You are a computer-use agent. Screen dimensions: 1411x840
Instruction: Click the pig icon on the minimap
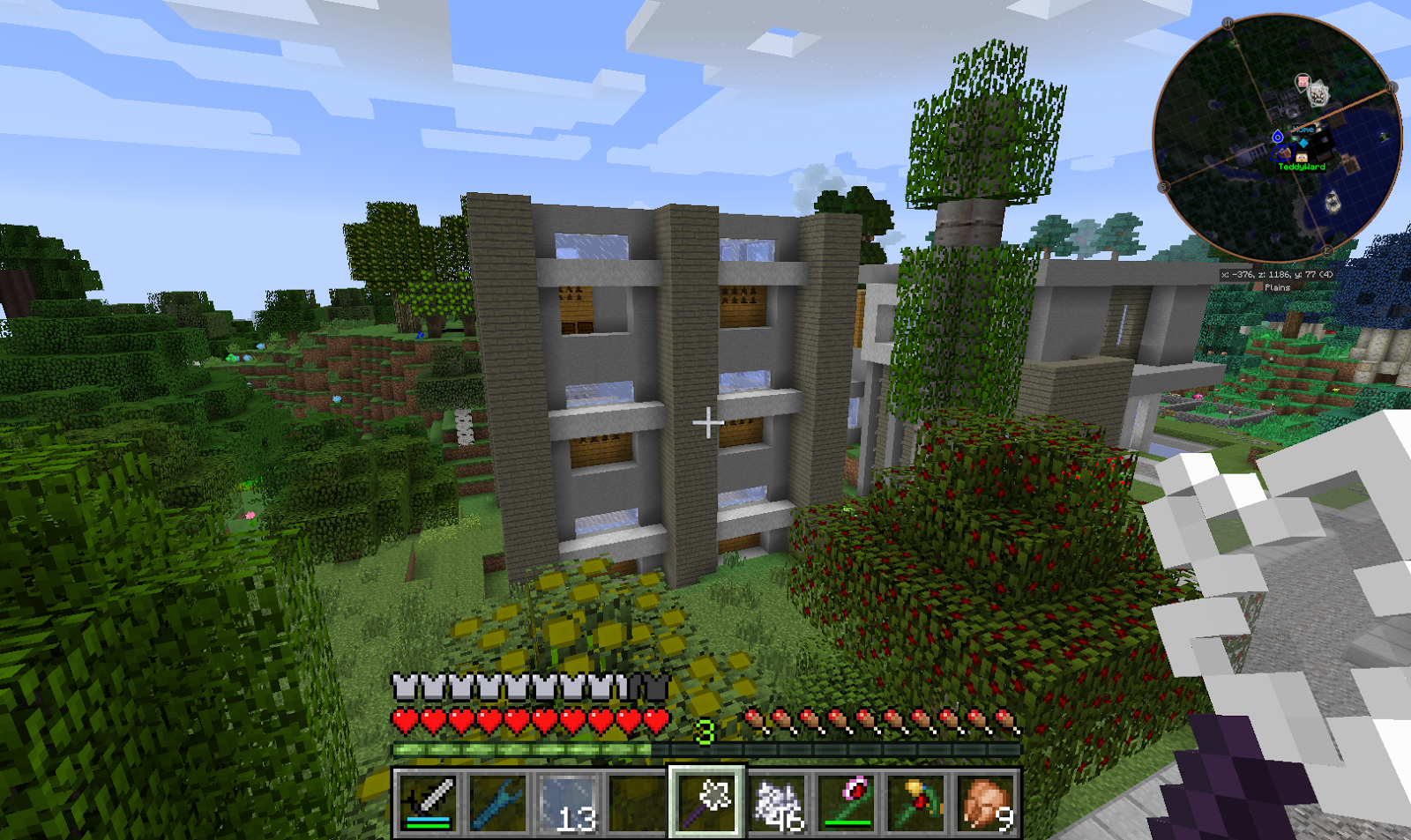point(1302,81)
